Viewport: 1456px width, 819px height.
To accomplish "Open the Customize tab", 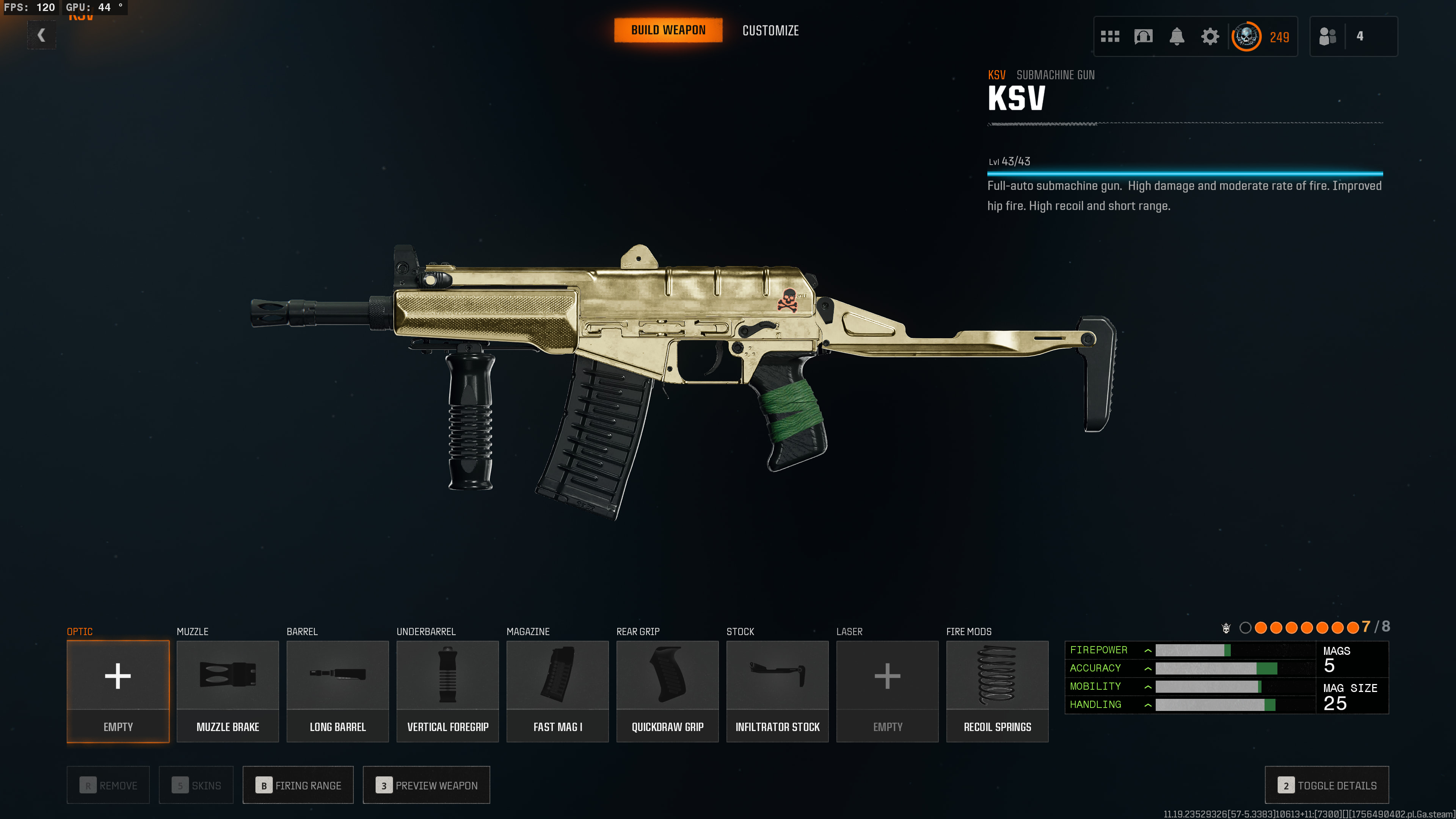I will (770, 30).
